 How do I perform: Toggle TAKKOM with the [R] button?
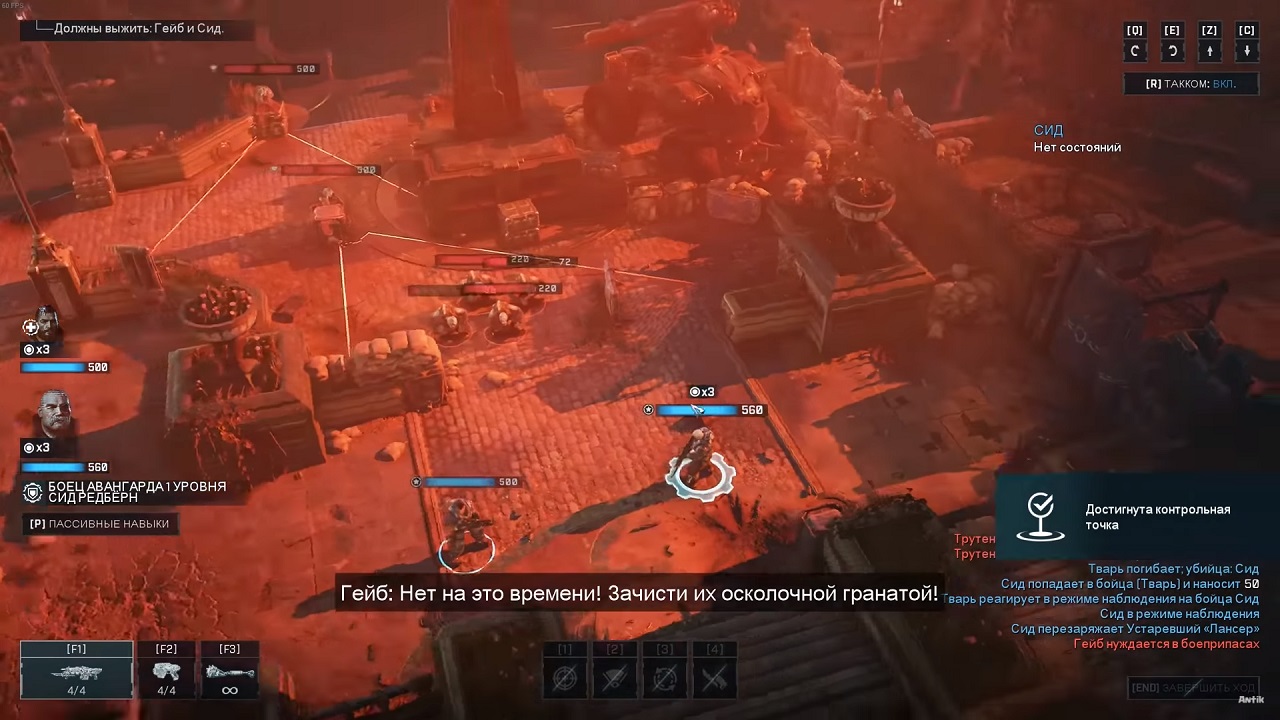coord(1190,84)
